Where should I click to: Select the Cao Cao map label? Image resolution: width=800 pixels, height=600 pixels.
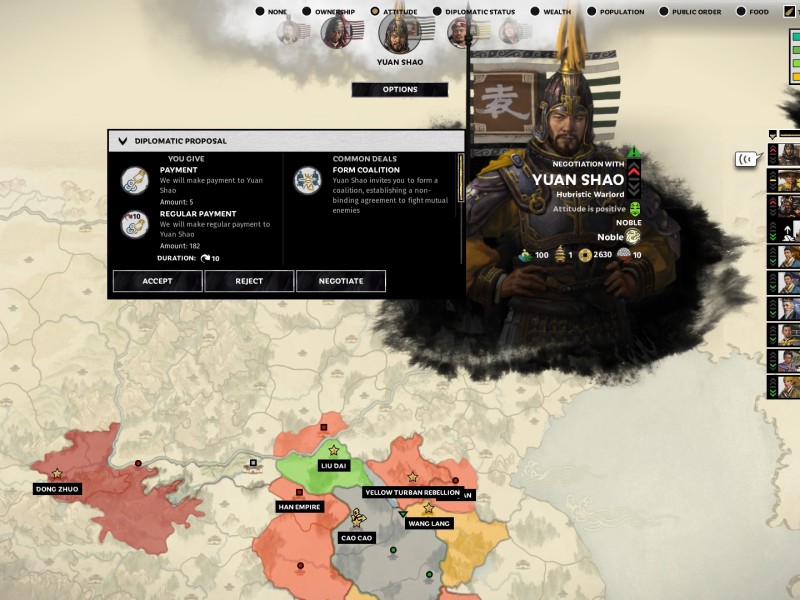tap(357, 537)
